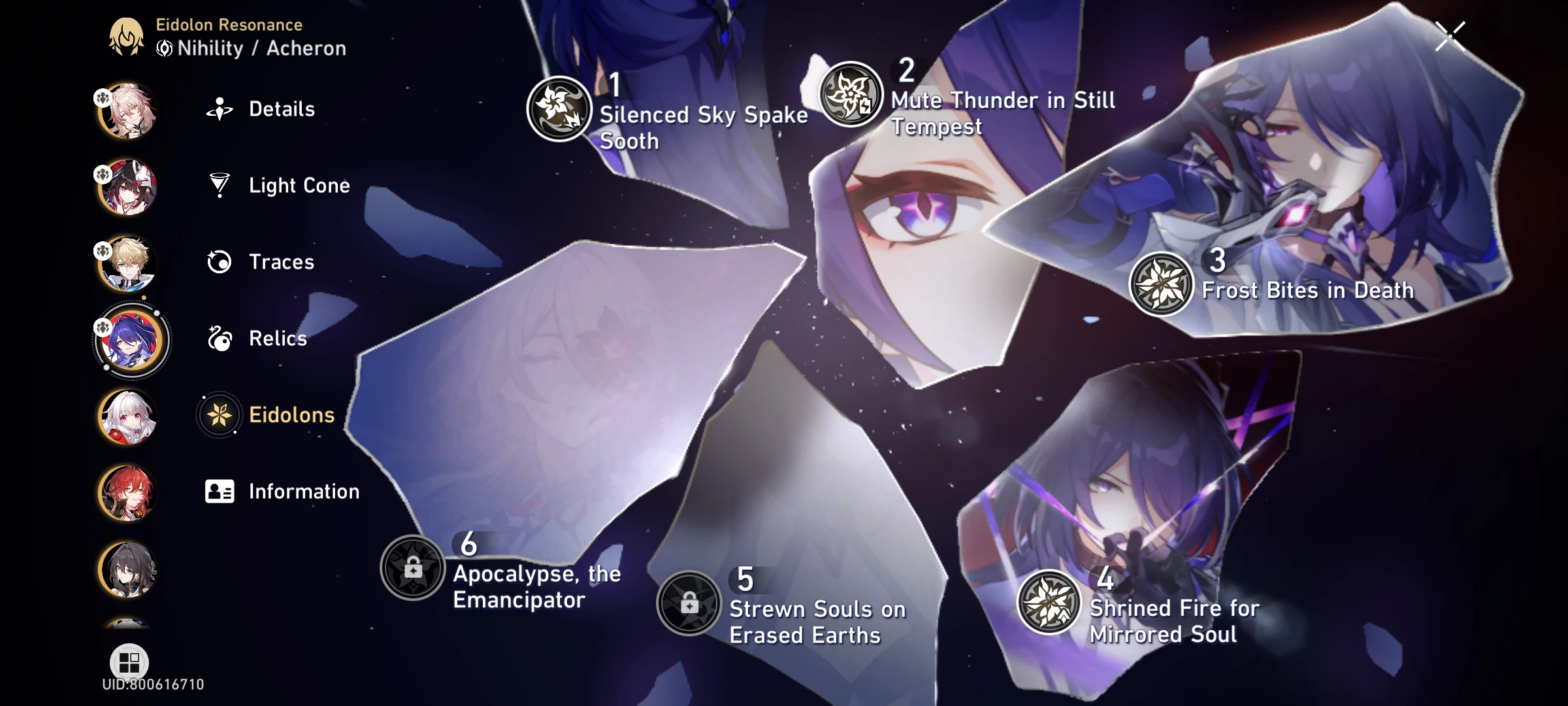Click the Nihility / Acheron header text
The image size is (1568, 706).
[251, 47]
